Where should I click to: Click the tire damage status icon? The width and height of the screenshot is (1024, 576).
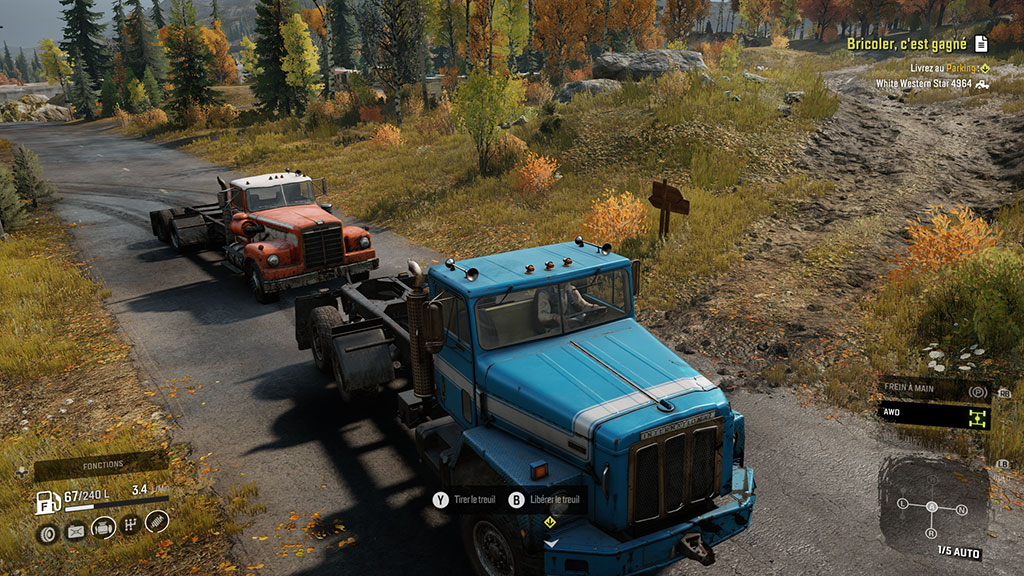47,532
